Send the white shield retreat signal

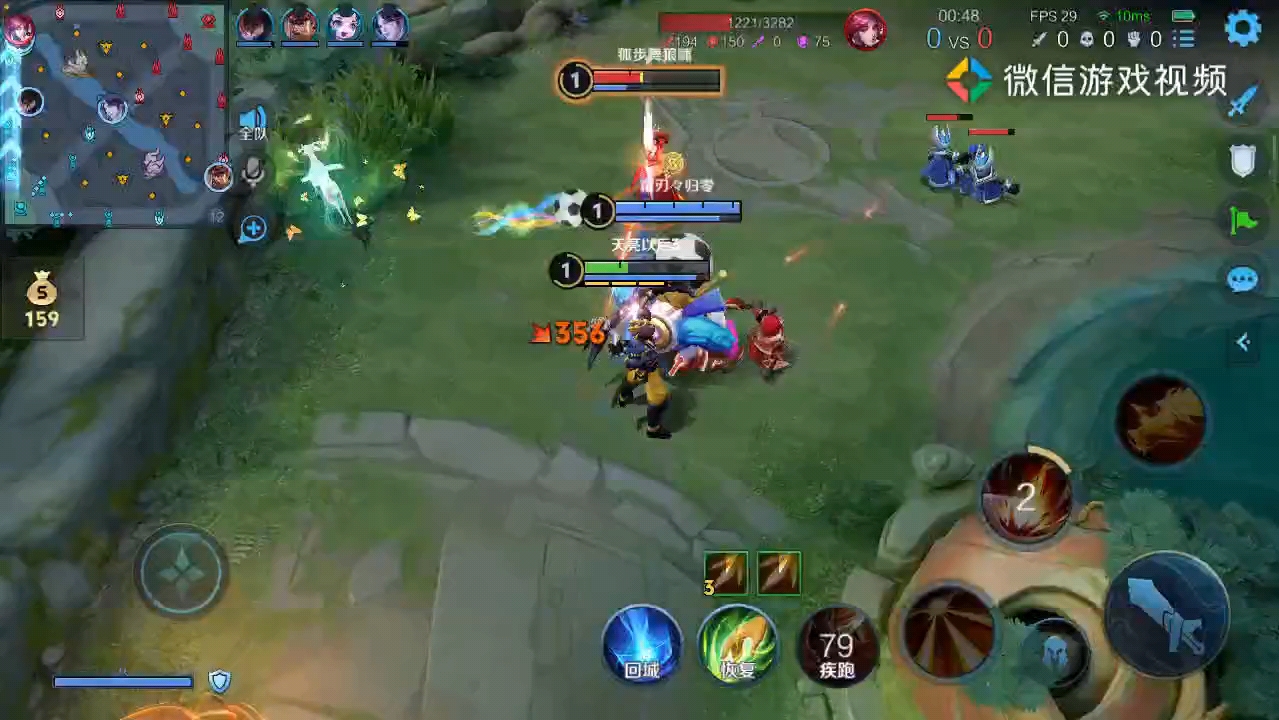point(1242,160)
